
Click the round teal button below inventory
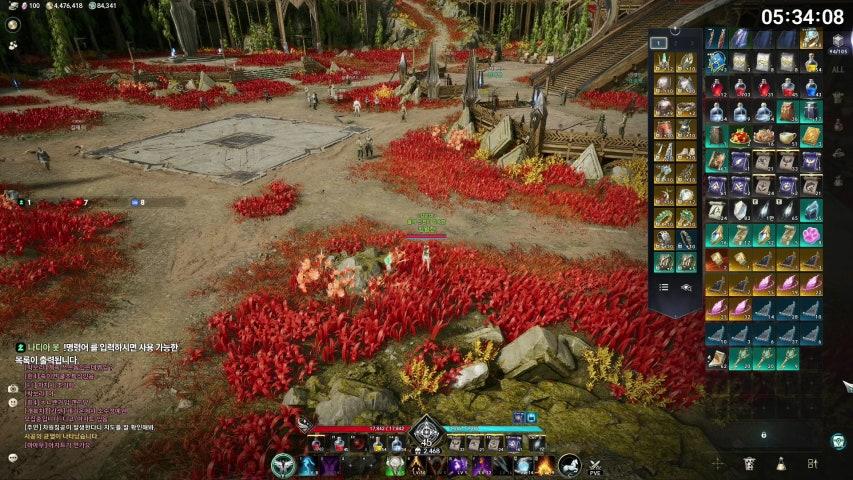838,440
